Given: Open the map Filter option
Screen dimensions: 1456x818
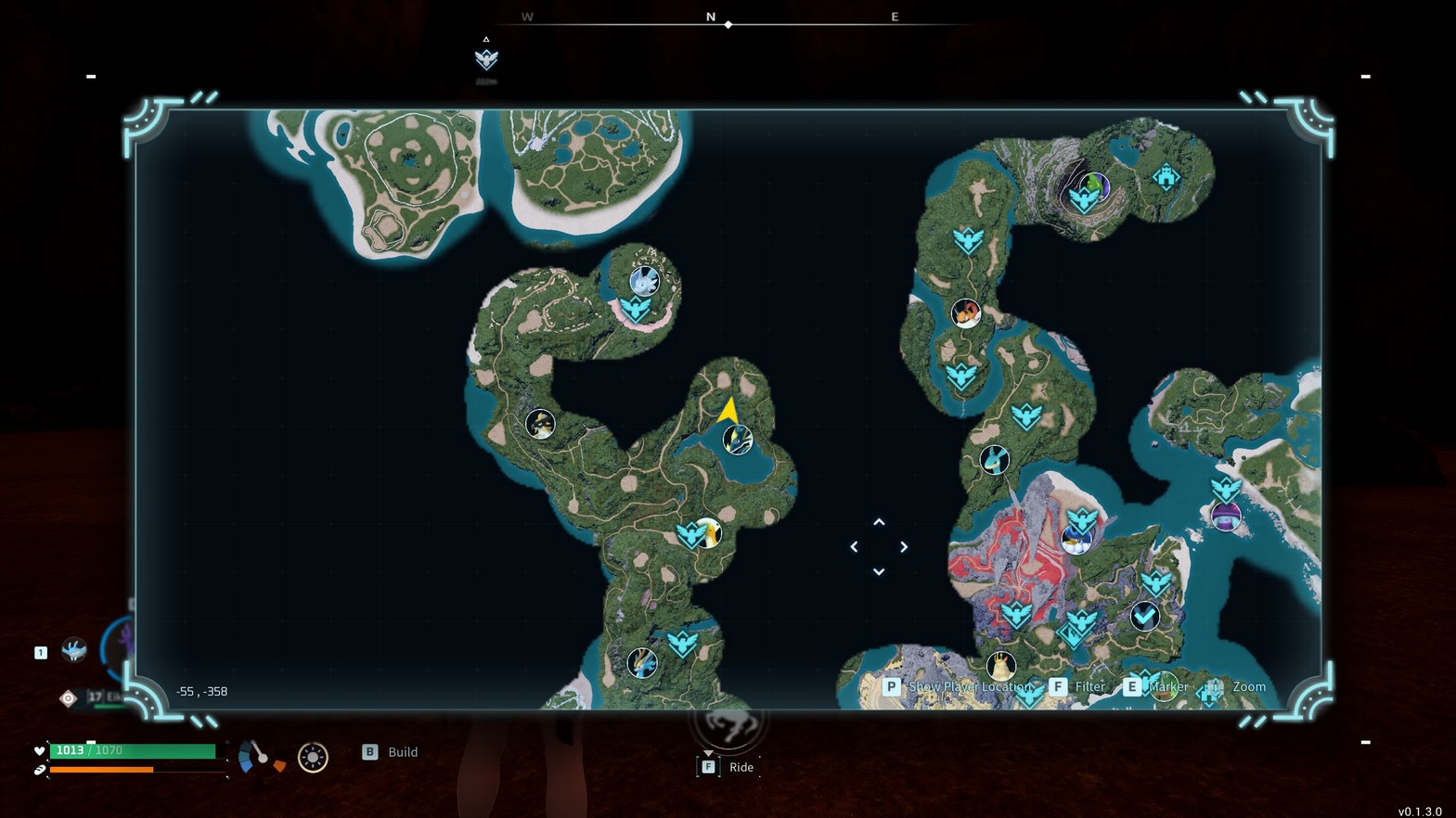Looking at the screenshot, I should [1089, 687].
